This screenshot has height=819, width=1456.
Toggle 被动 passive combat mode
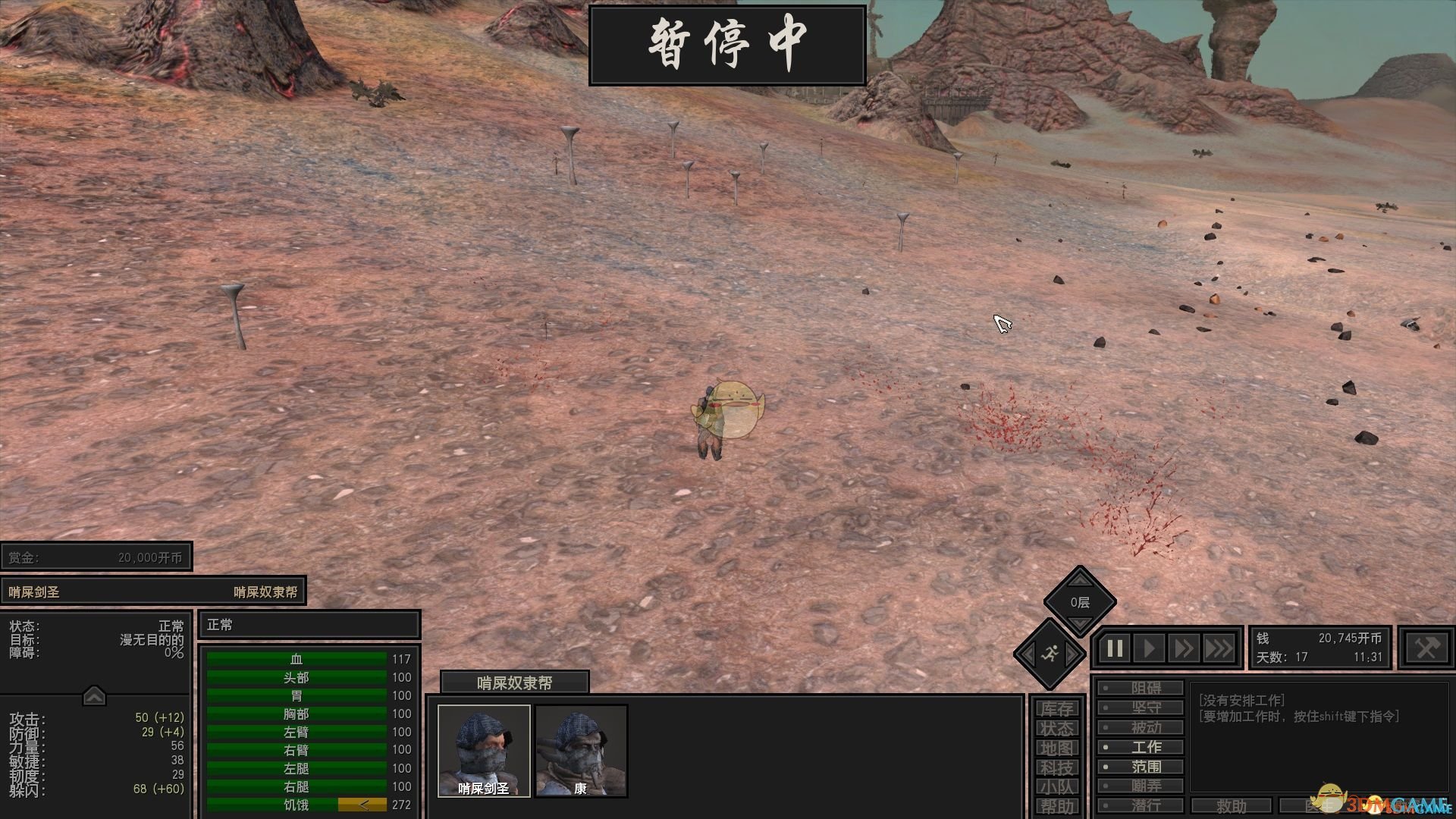(1141, 726)
